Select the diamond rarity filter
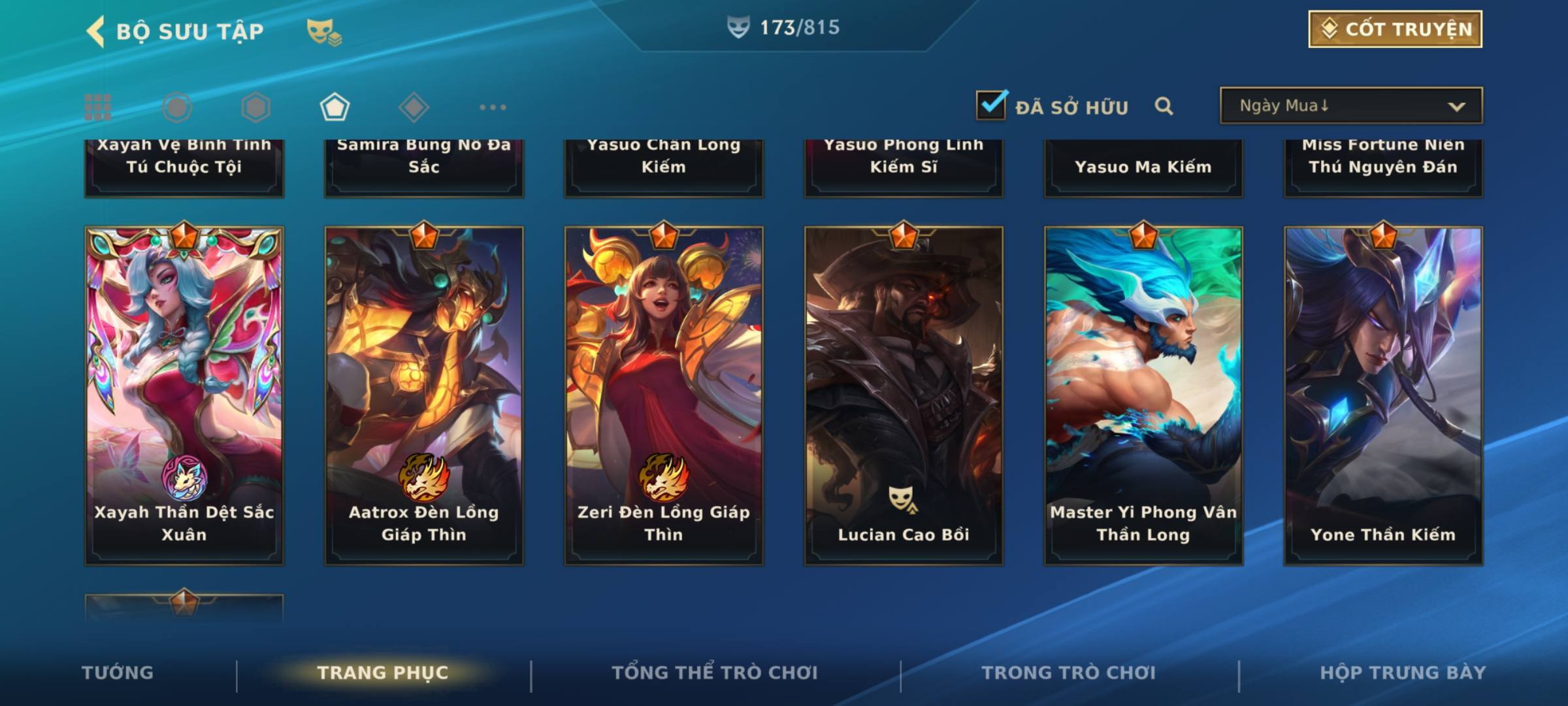 tap(414, 107)
